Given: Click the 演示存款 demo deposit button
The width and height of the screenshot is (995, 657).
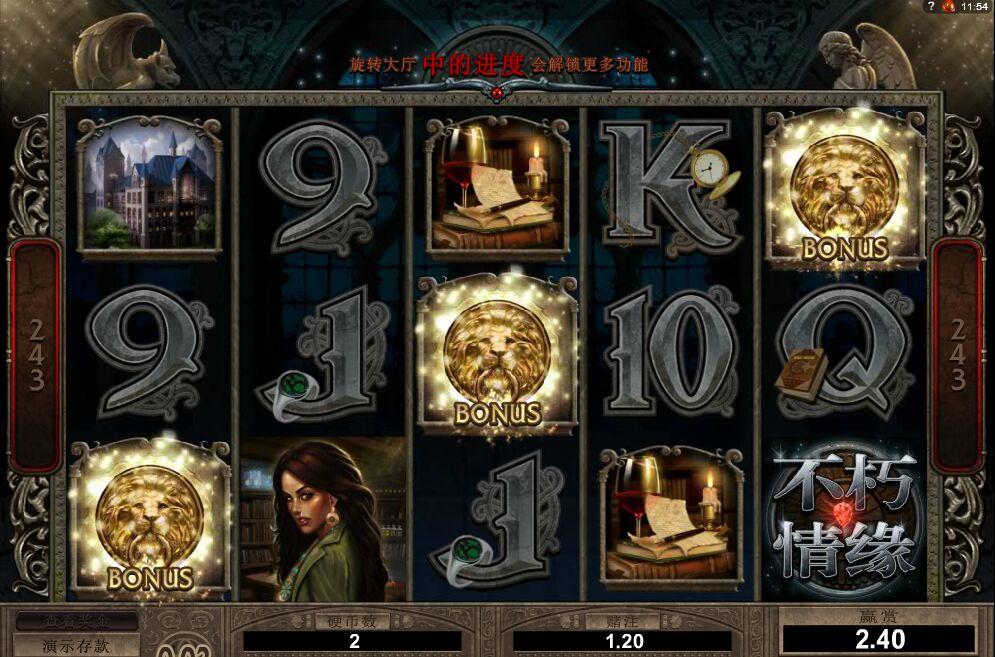Looking at the screenshot, I should pyautogui.click(x=76, y=645).
